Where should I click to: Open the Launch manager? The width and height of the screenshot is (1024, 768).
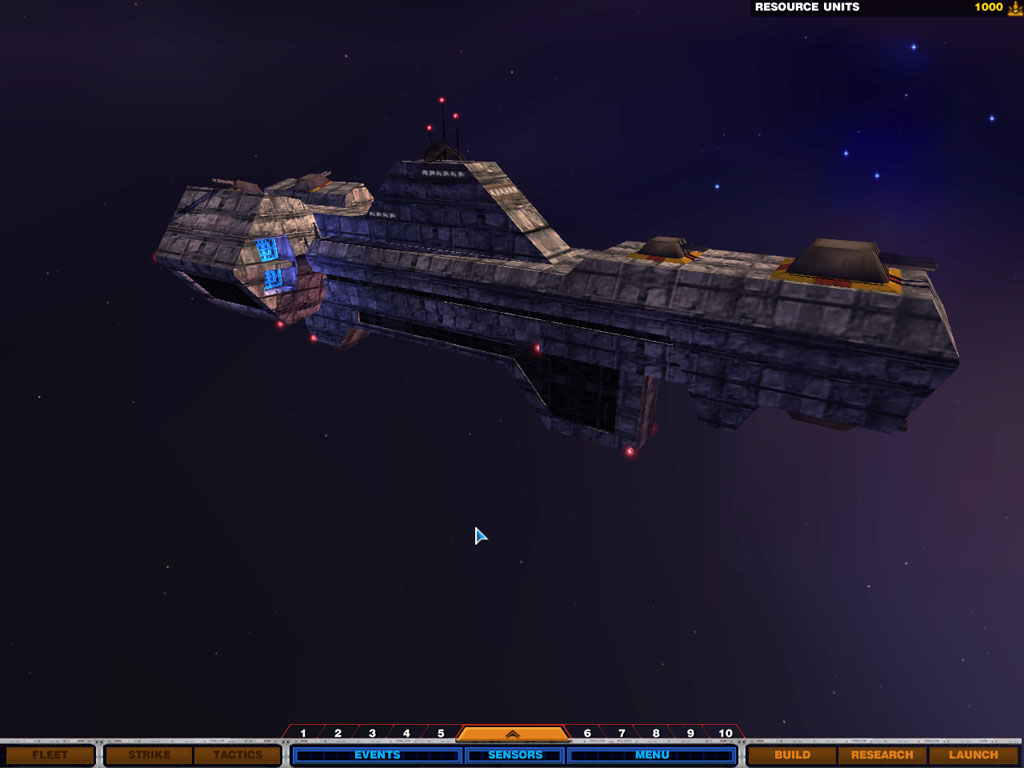[x=973, y=755]
